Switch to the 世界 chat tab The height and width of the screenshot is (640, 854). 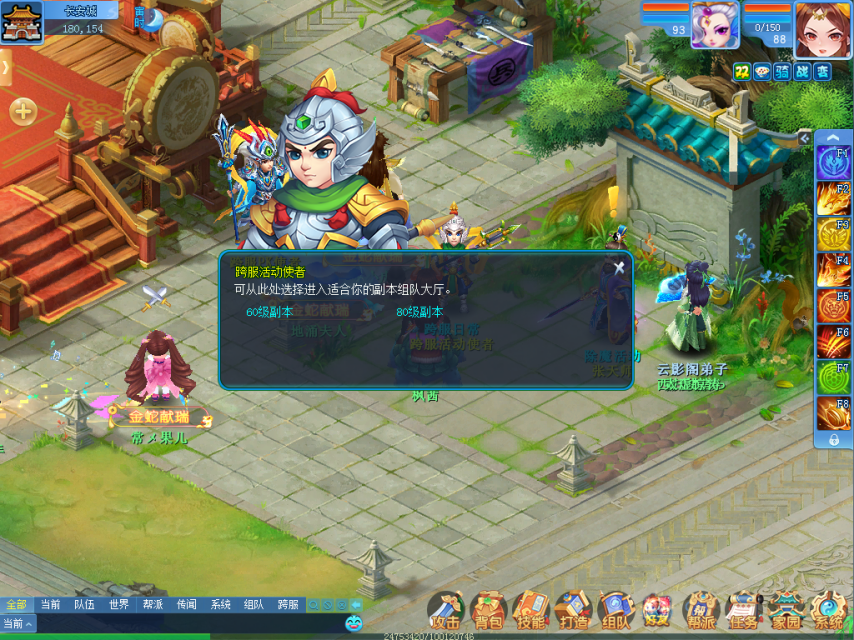point(119,605)
